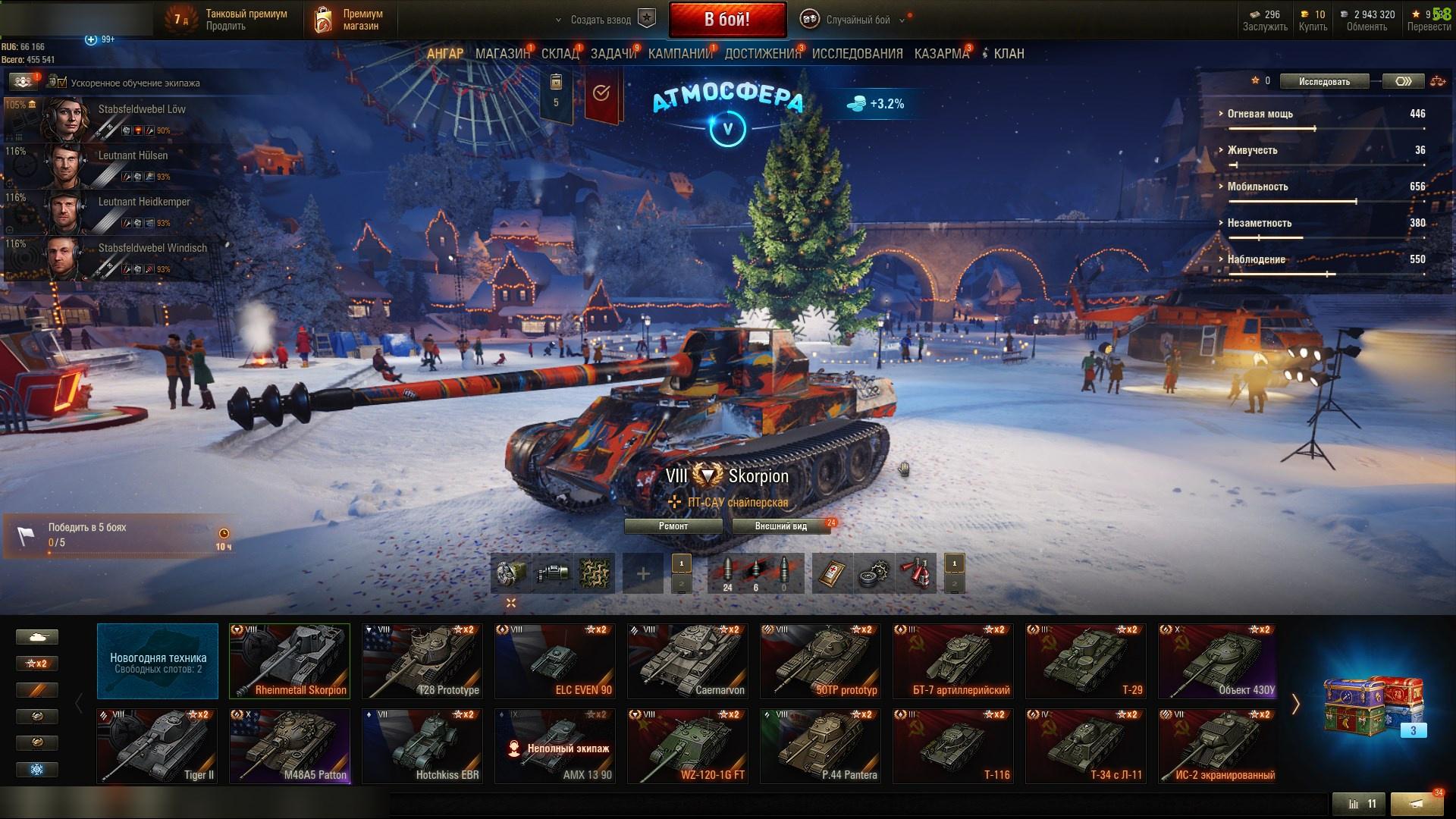Switch shell loadout to preset 2

681,585
